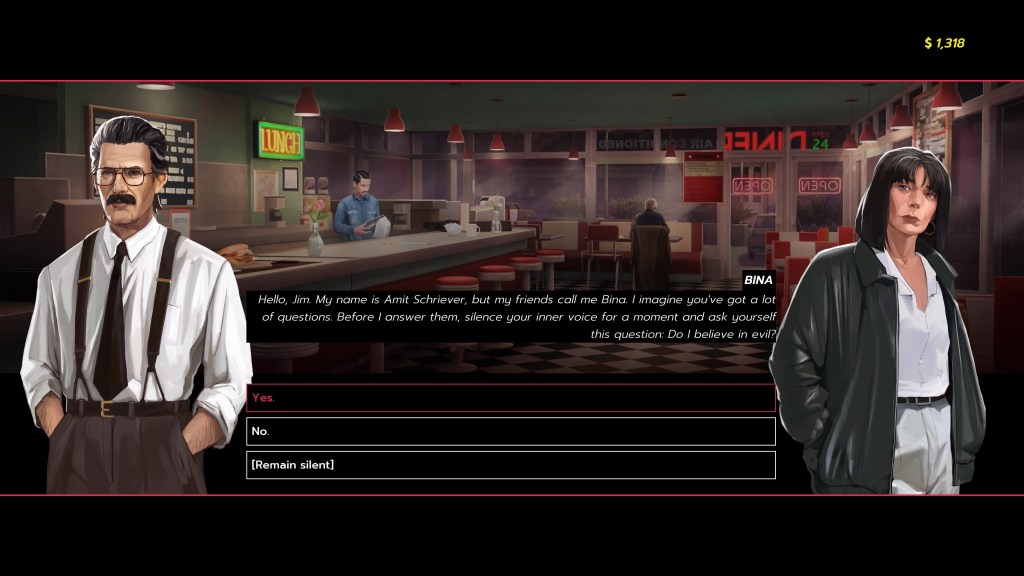
Task: Answer "Yes." to Bina's question
Action: point(510,398)
